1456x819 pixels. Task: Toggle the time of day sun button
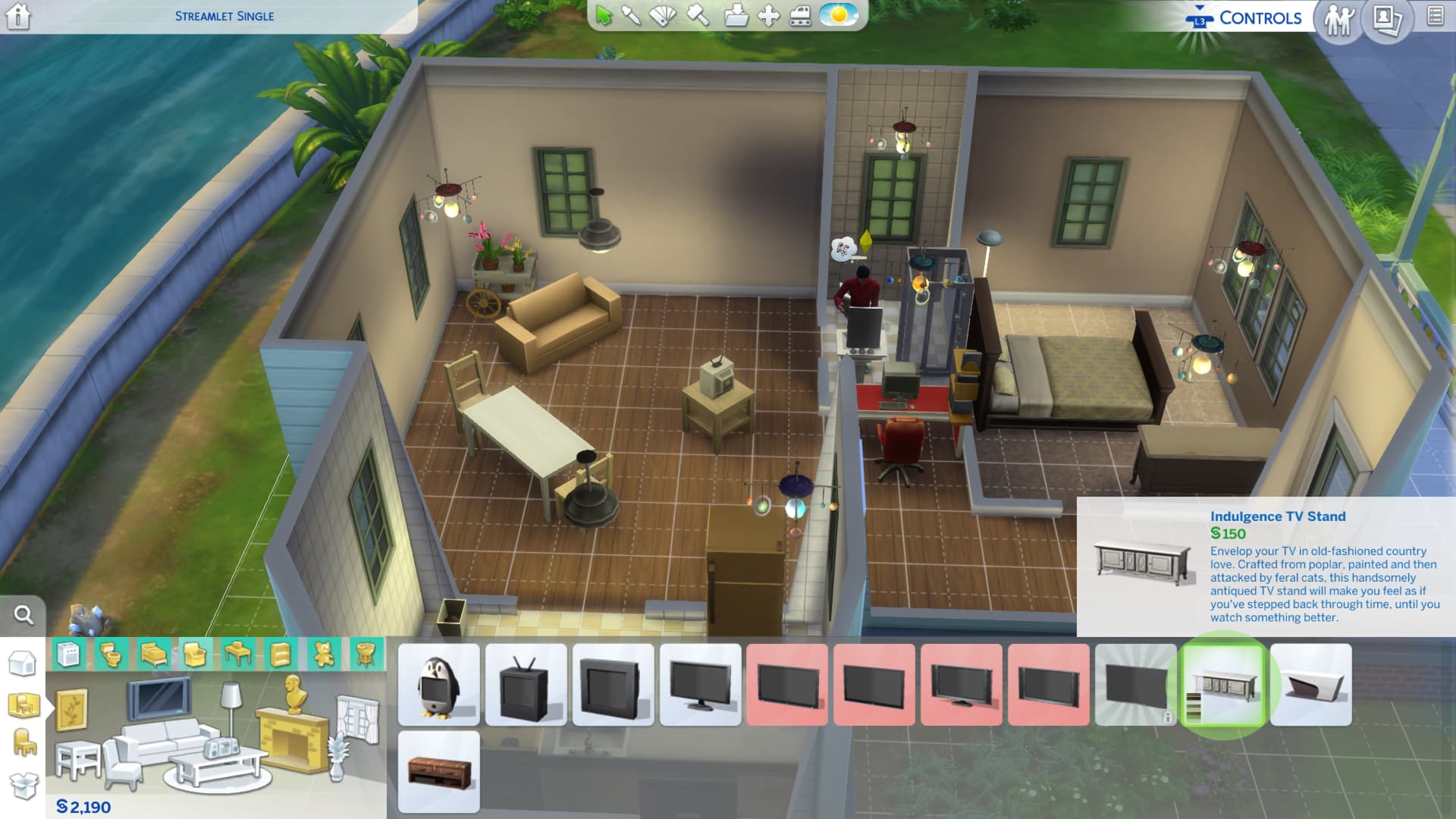coord(838,15)
